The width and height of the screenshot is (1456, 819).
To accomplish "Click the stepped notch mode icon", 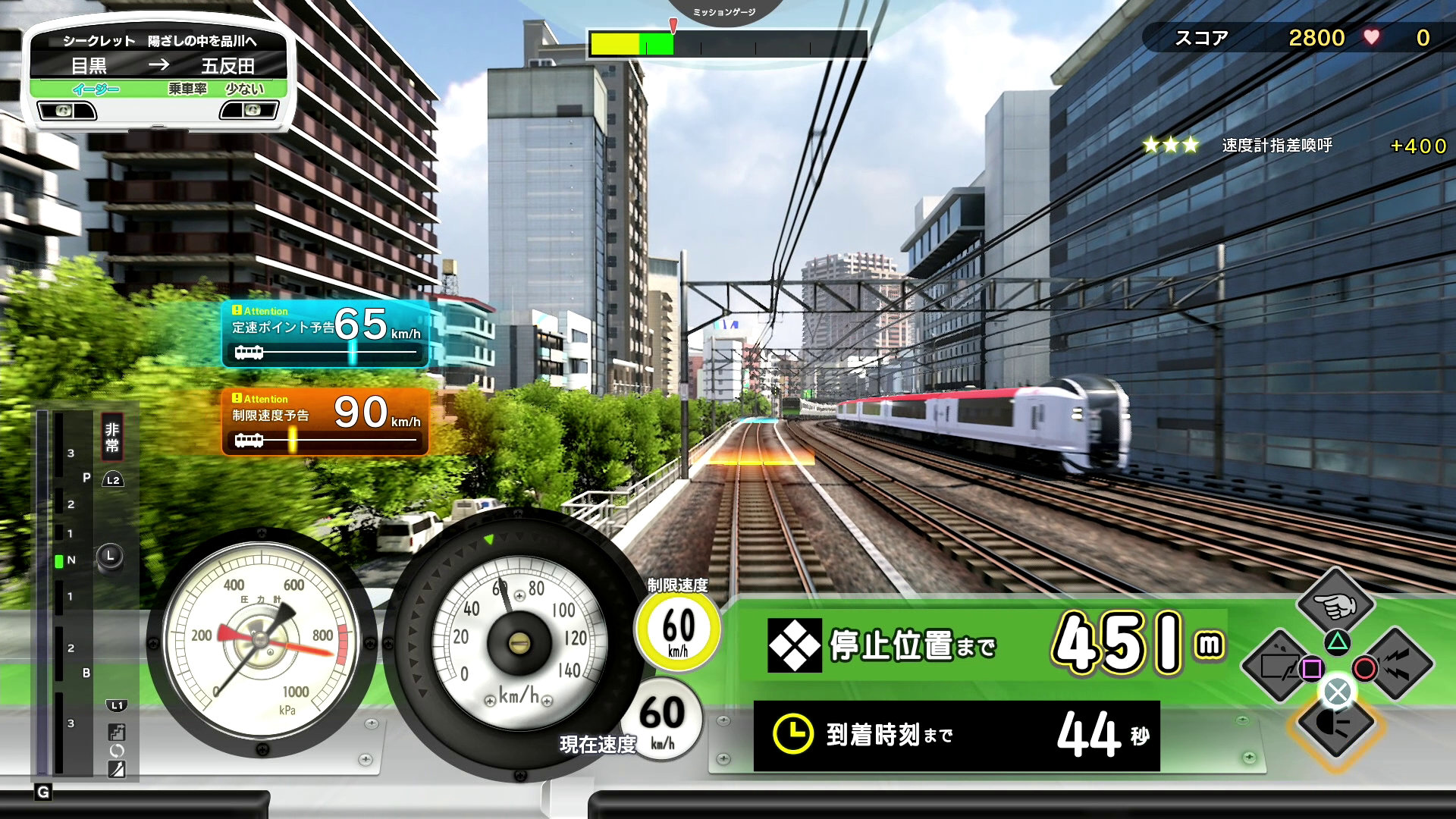I will 117,732.
